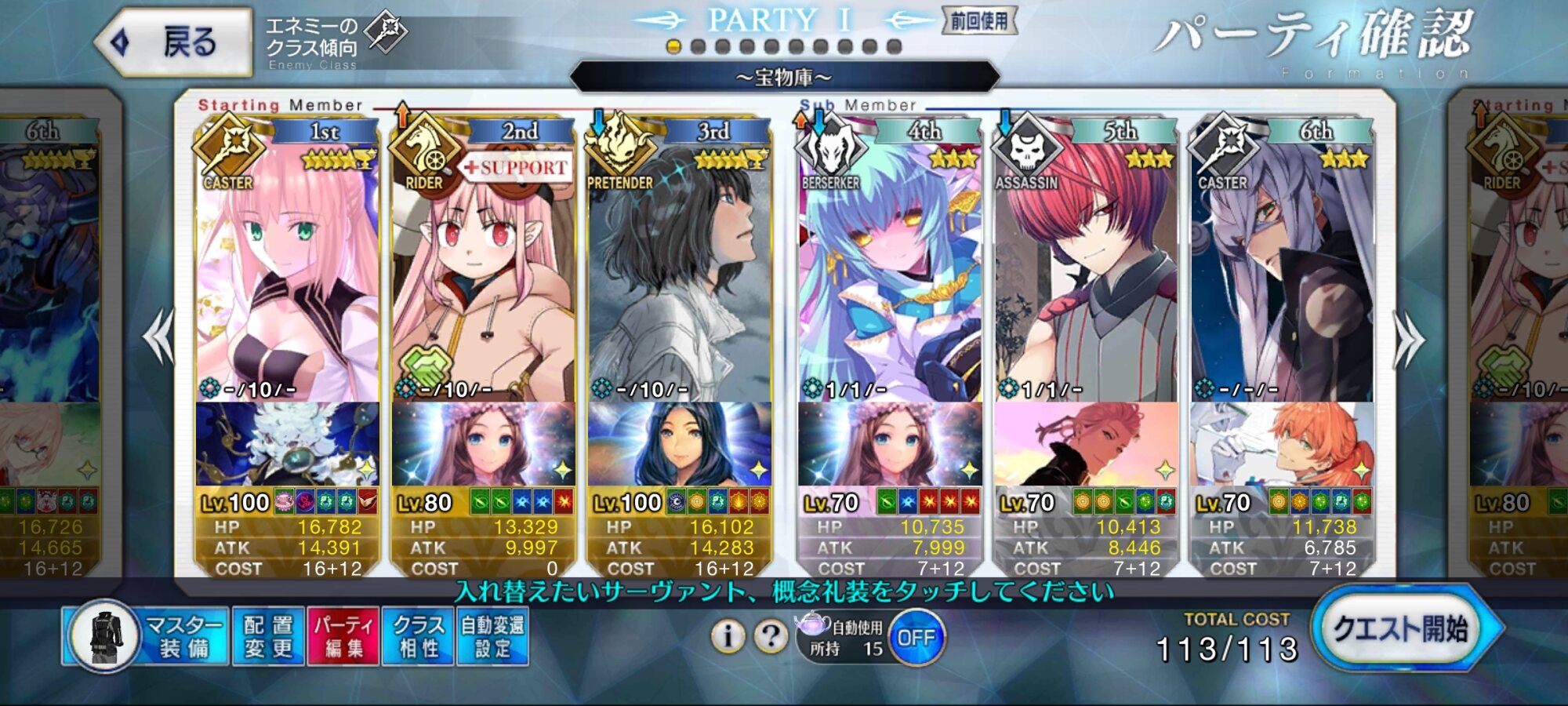Start the quest with クエスト開始

click(x=1400, y=629)
